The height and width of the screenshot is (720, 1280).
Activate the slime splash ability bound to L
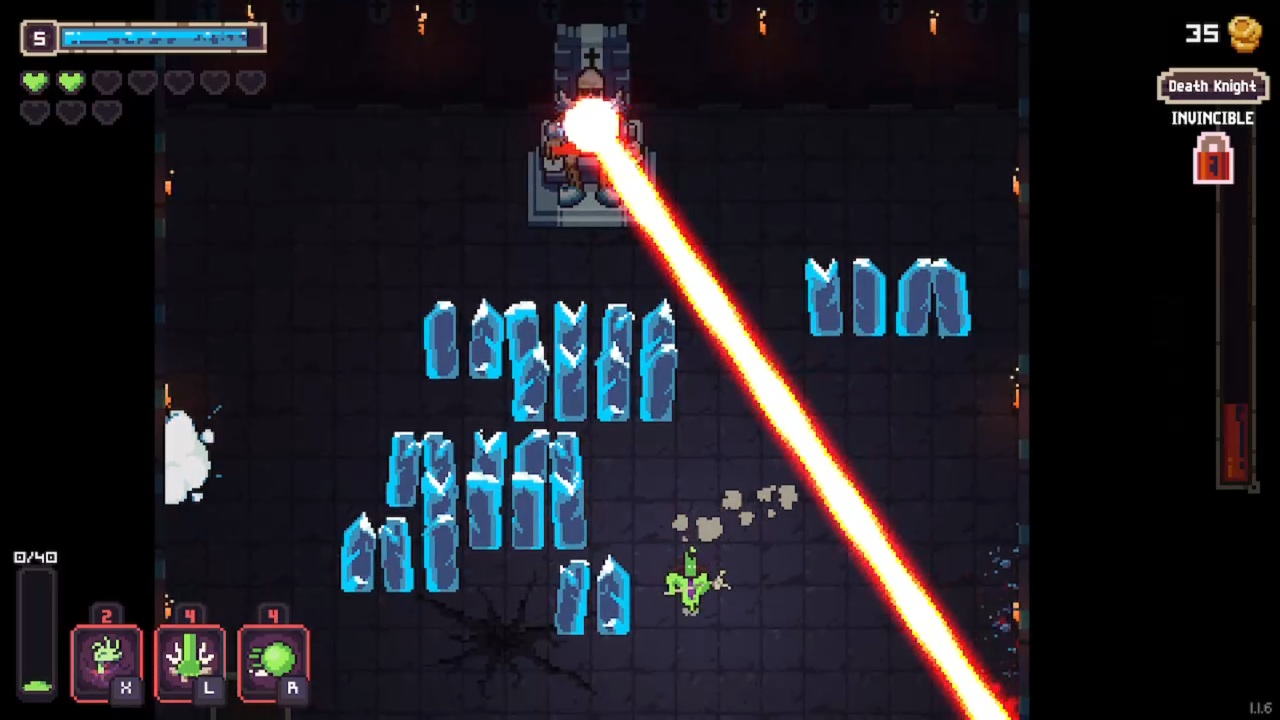pyautogui.click(x=190, y=658)
